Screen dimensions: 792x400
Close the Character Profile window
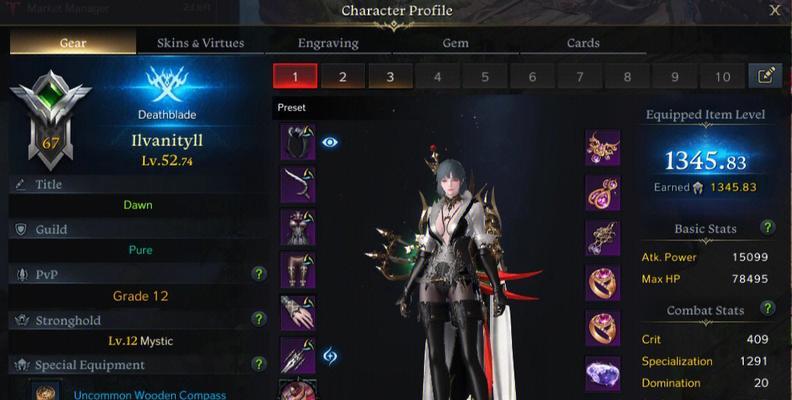775,11
